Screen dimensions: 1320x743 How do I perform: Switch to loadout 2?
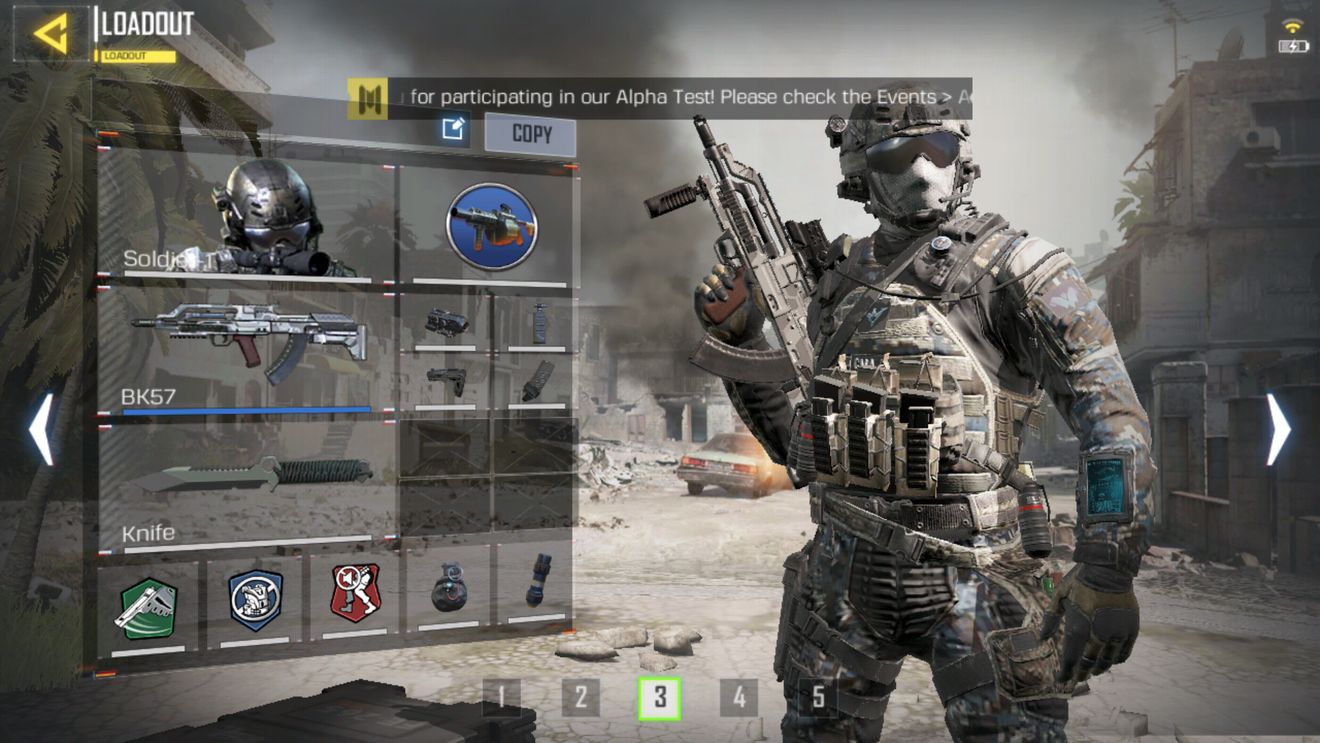tap(580, 697)
